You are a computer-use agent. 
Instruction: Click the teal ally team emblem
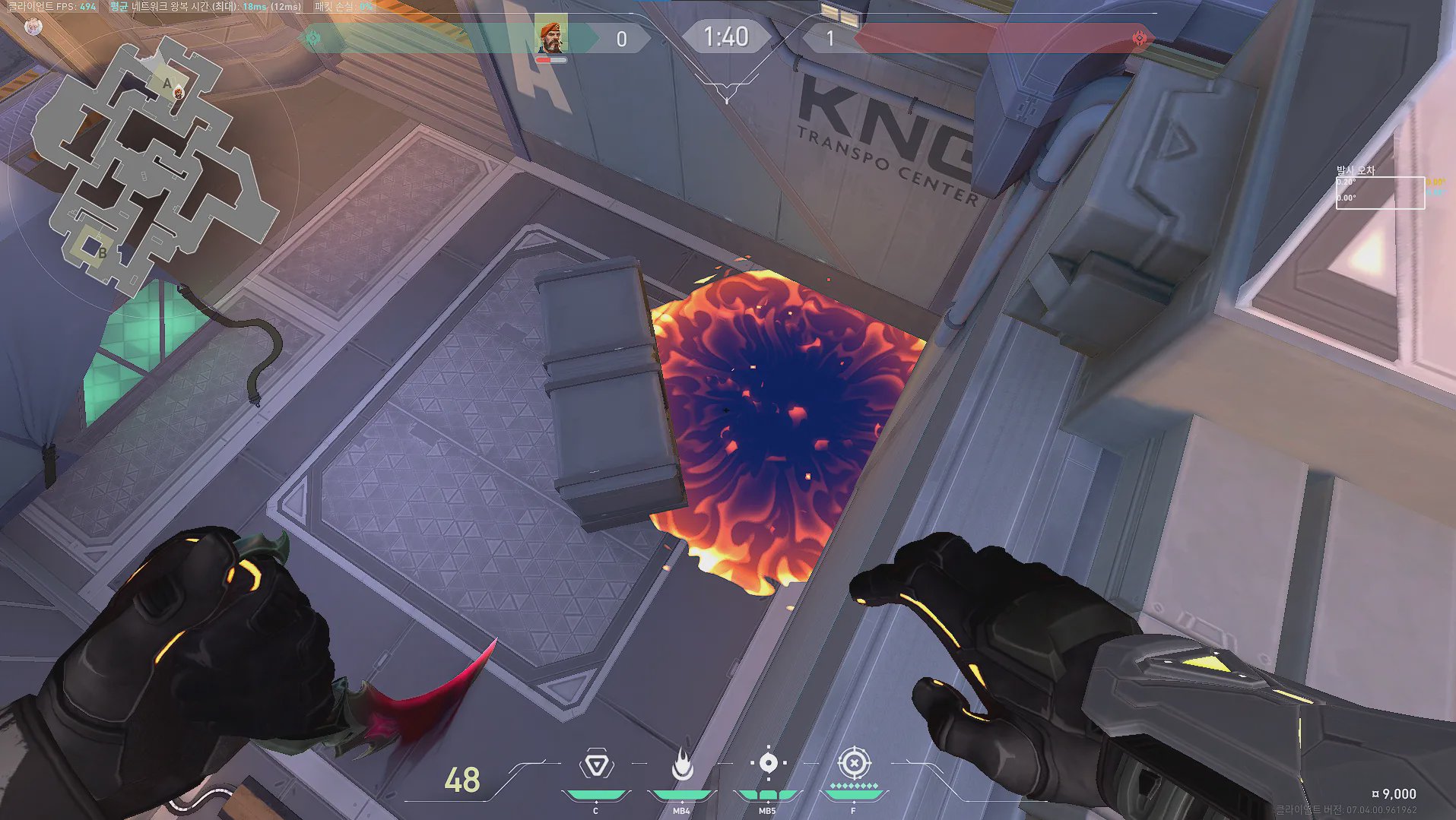click(x=313, y=38)
